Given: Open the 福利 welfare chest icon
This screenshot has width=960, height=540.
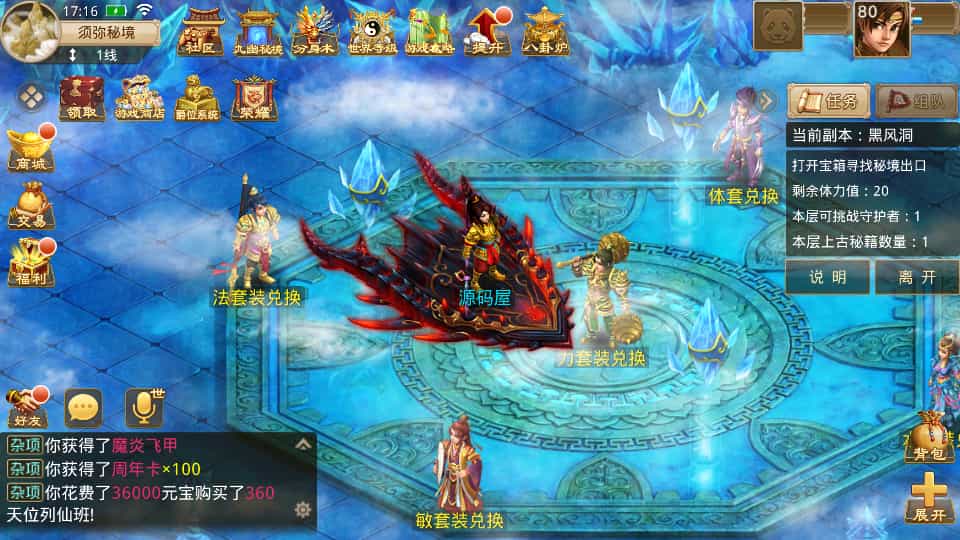Looking at the screenshot, I should pyautogui.click(x=30, y=263).
